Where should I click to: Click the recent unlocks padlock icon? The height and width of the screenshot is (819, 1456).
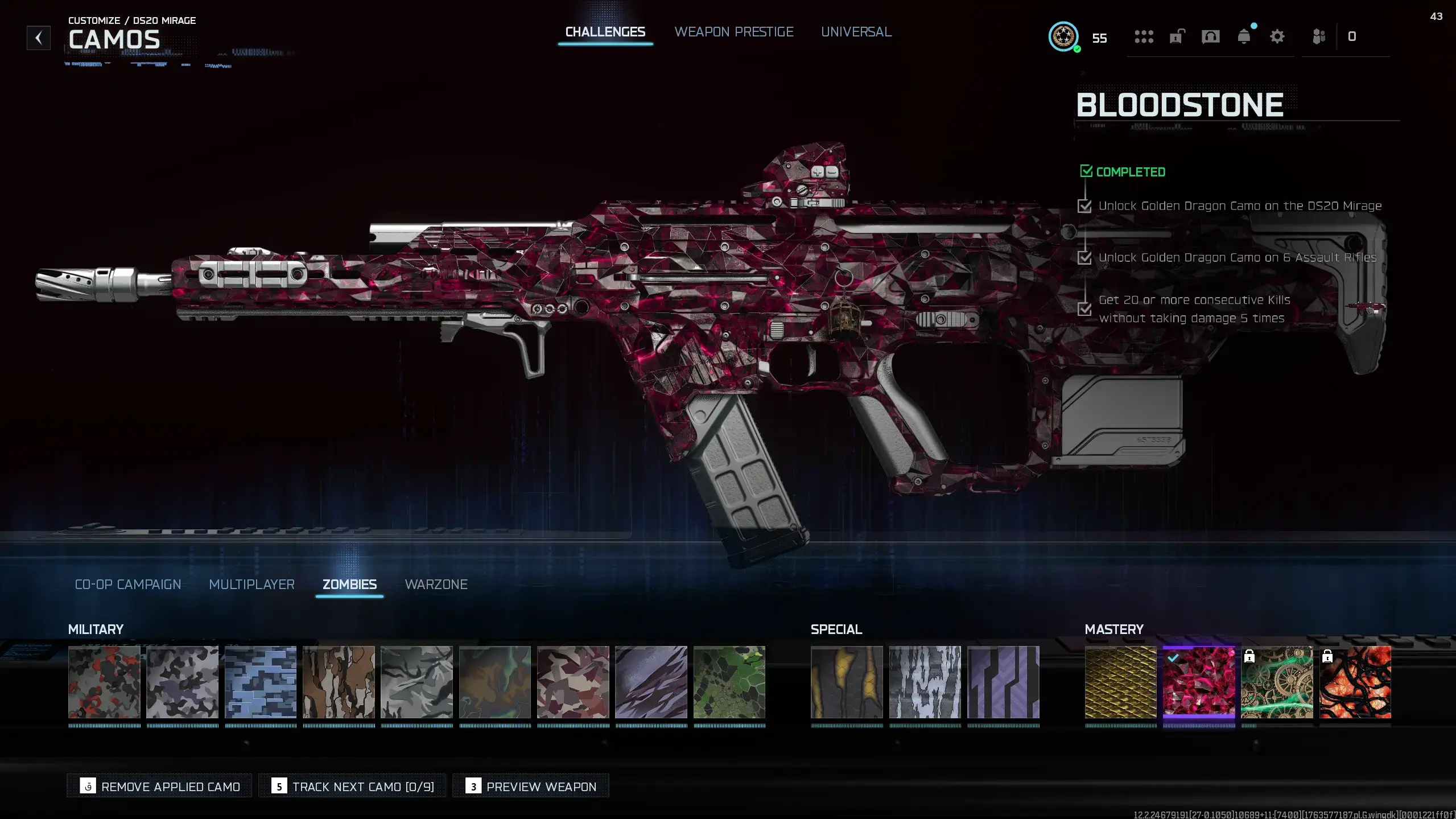pyautogui.click(x=1175, y=36)
